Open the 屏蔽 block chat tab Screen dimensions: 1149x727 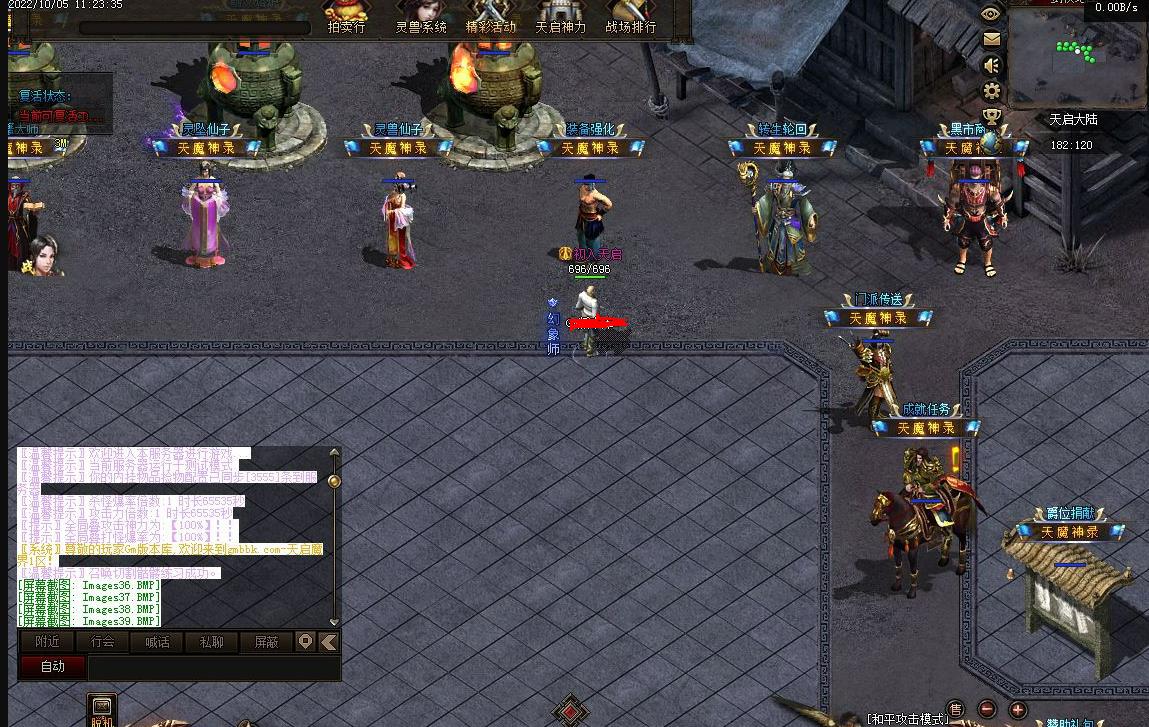coord(266,642)
